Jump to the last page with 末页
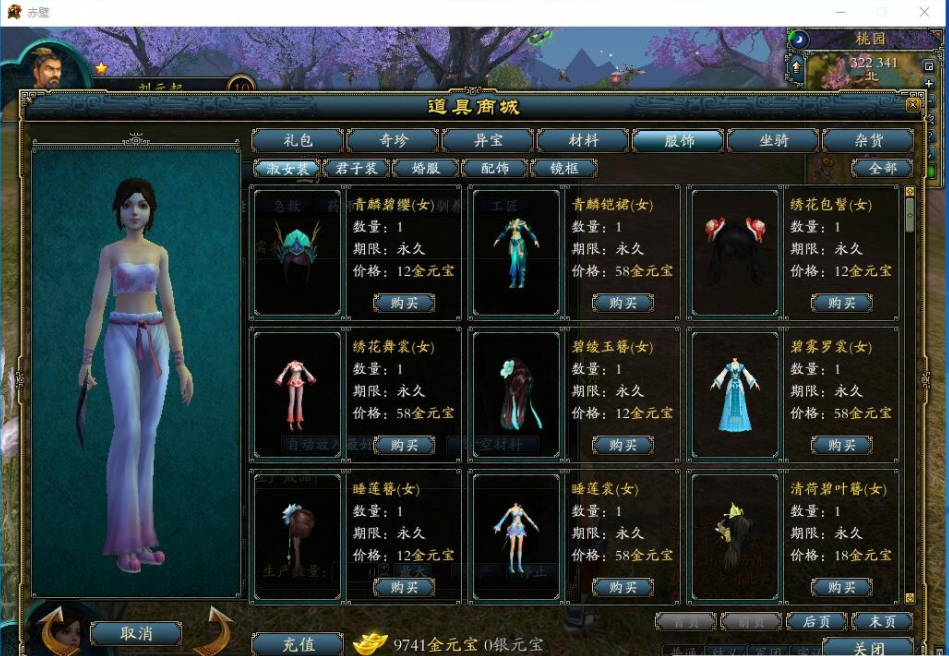 click(x=882, y=622)
